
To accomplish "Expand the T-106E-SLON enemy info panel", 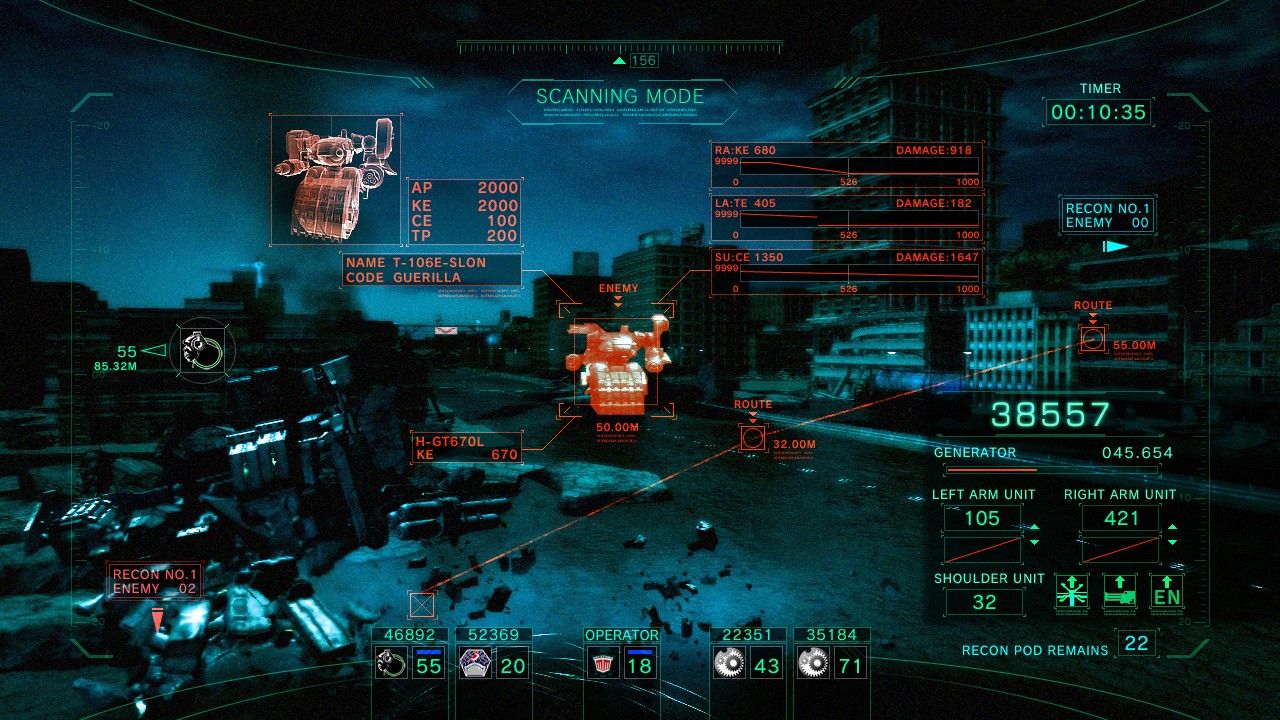I will coord(430,266).
